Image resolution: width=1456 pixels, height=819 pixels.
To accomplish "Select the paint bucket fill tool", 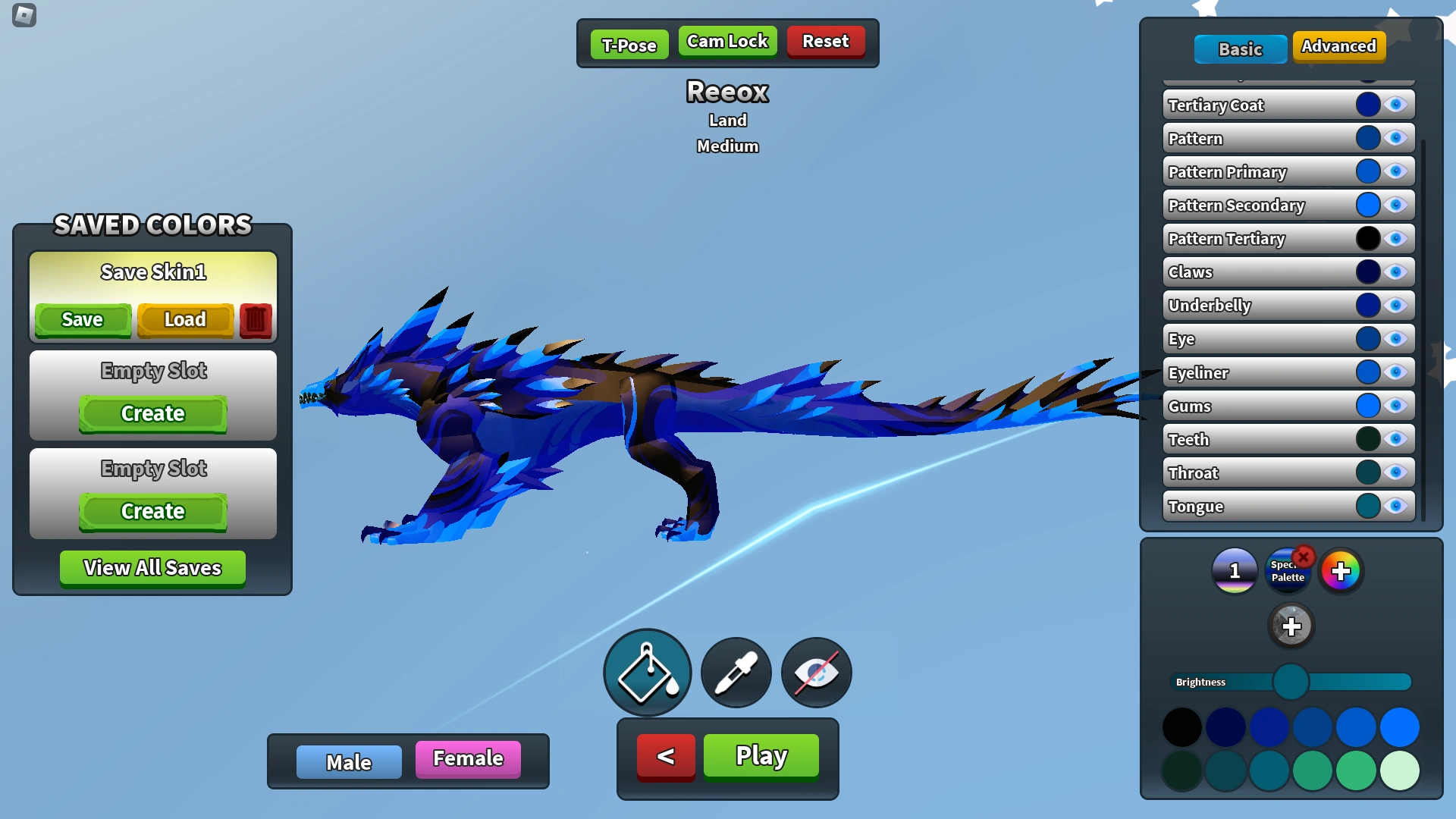I will 646,673.
